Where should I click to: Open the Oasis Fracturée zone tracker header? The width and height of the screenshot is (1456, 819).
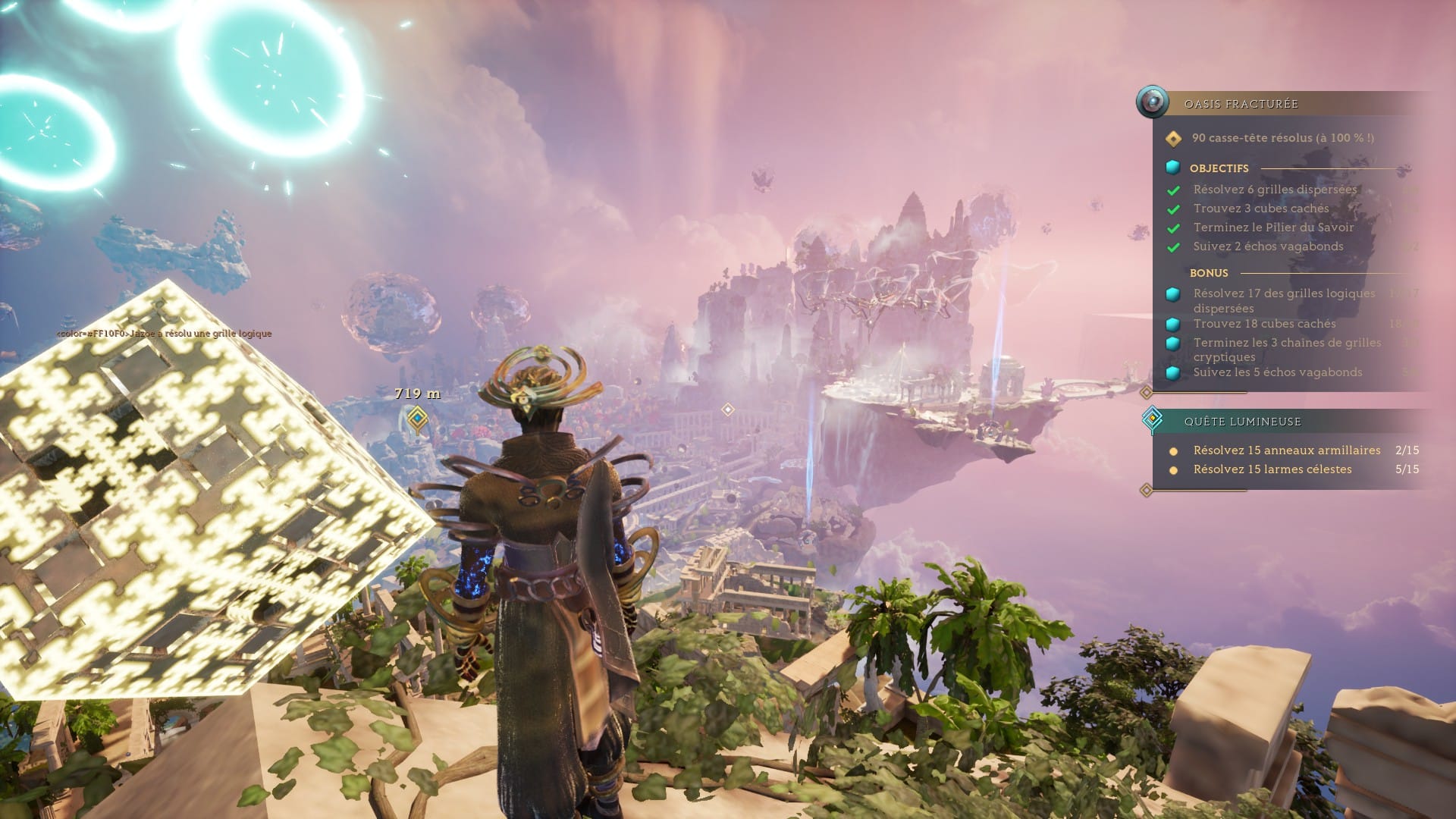click(x=1241, y=104)
